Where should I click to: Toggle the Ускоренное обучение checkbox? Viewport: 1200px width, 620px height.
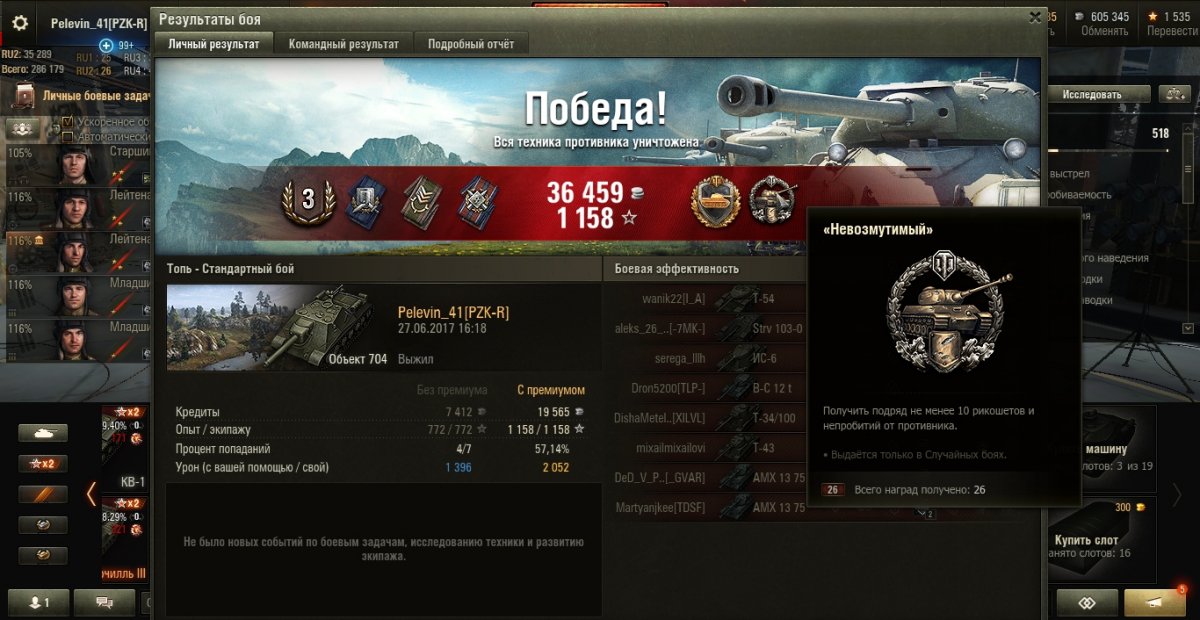68,122
